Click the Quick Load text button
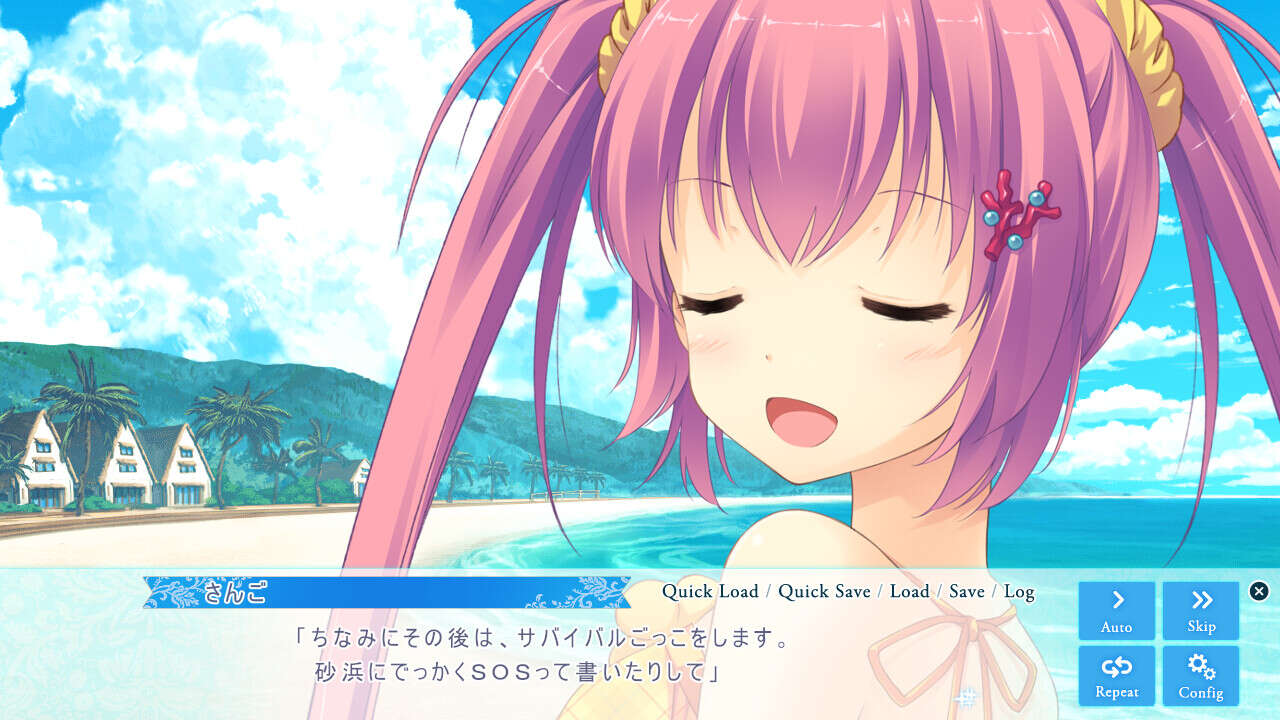 coord(710,591)
